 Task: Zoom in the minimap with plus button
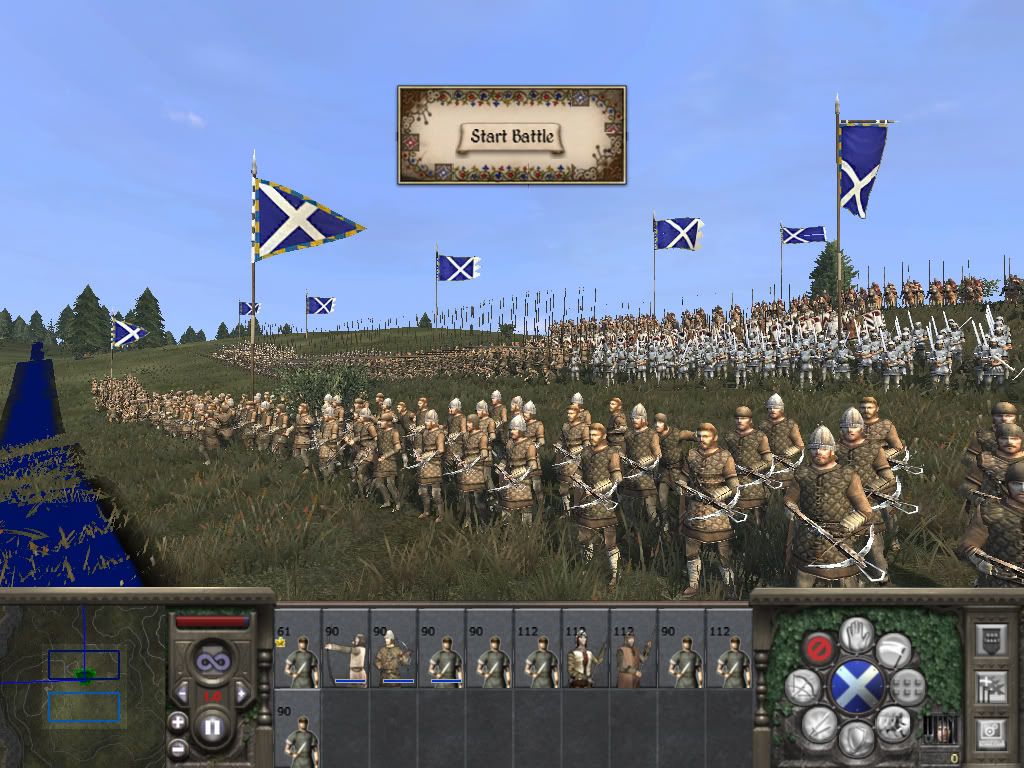(x=178, y=721)
